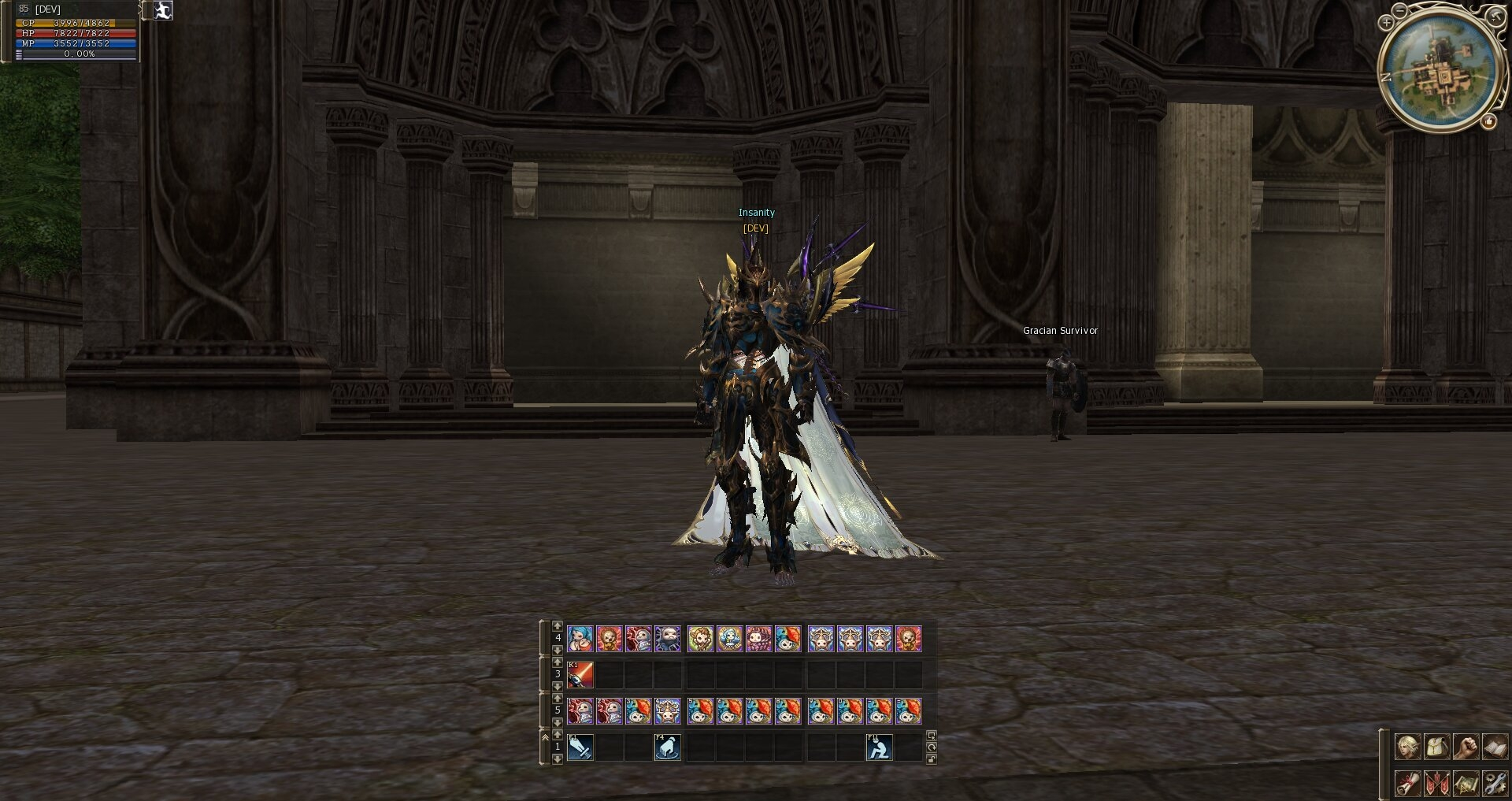Open the quest scroll window
1512x801 pixels.
coord(1407,783)
